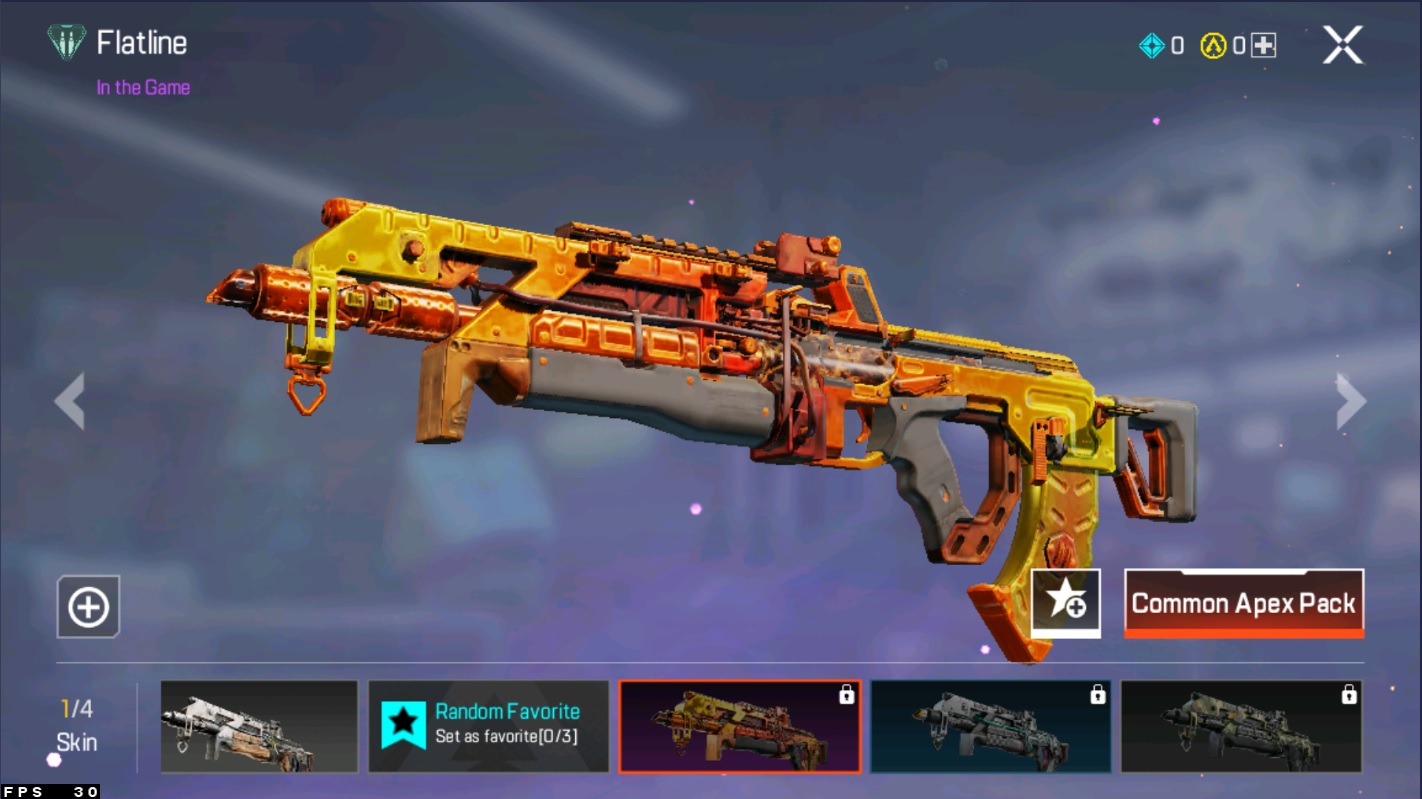This screenshot has width=1422, height=799.
Task: Toggle favorite with the star-plus button
Action: tap(1063, 604)
